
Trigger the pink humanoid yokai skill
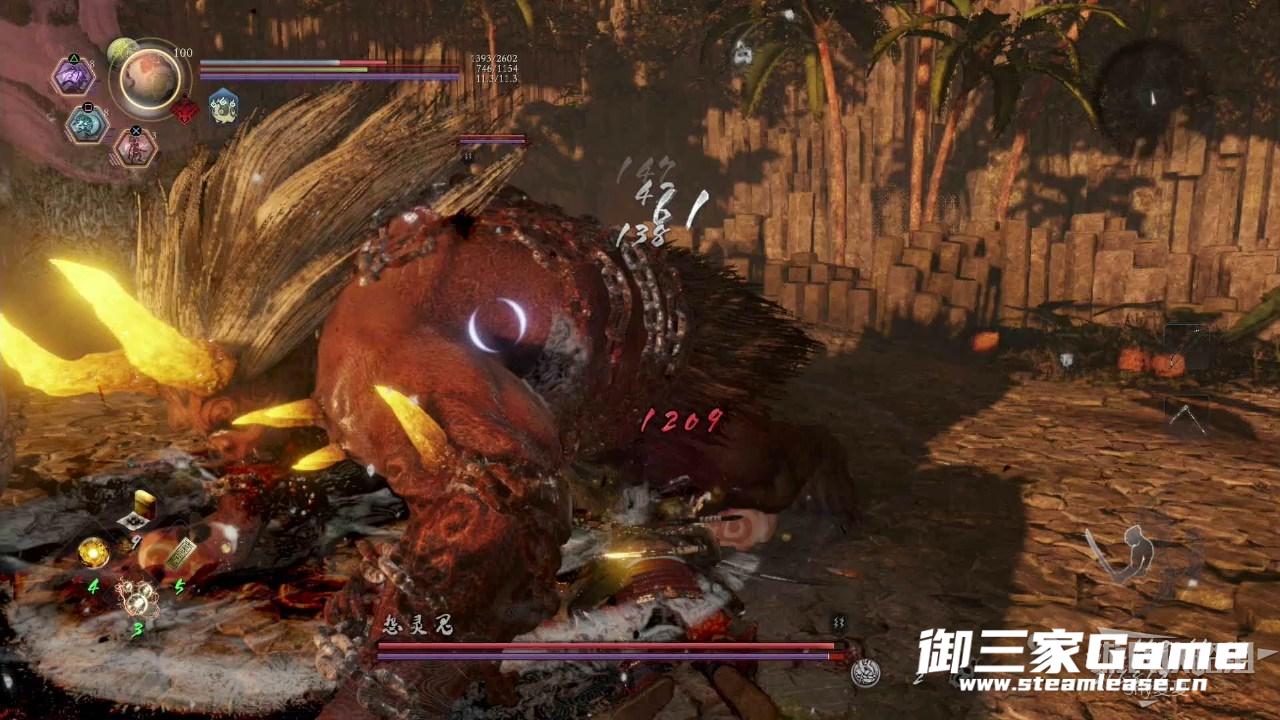click(x=134, y=147)
